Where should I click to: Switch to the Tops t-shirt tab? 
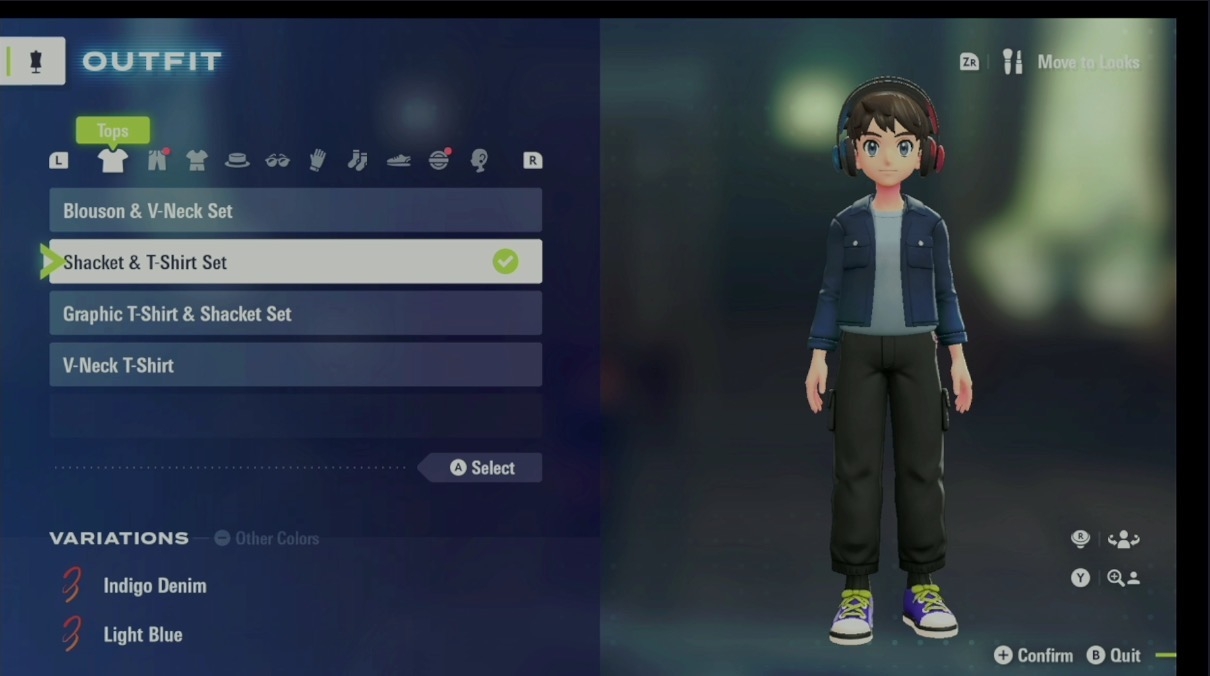(x=112, y=160)
